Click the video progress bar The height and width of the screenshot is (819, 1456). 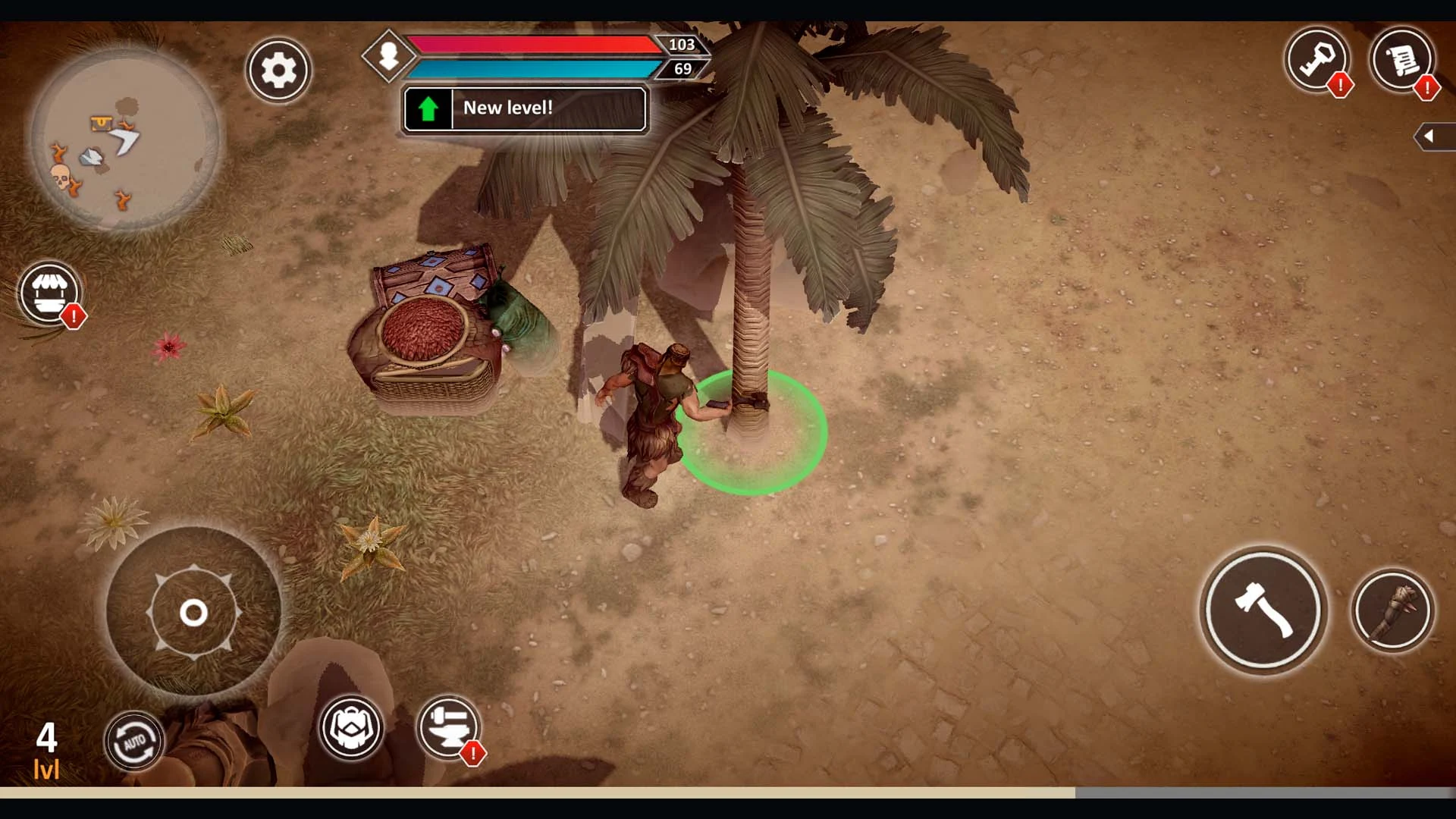pyautogui.click(x=728, y=792)
